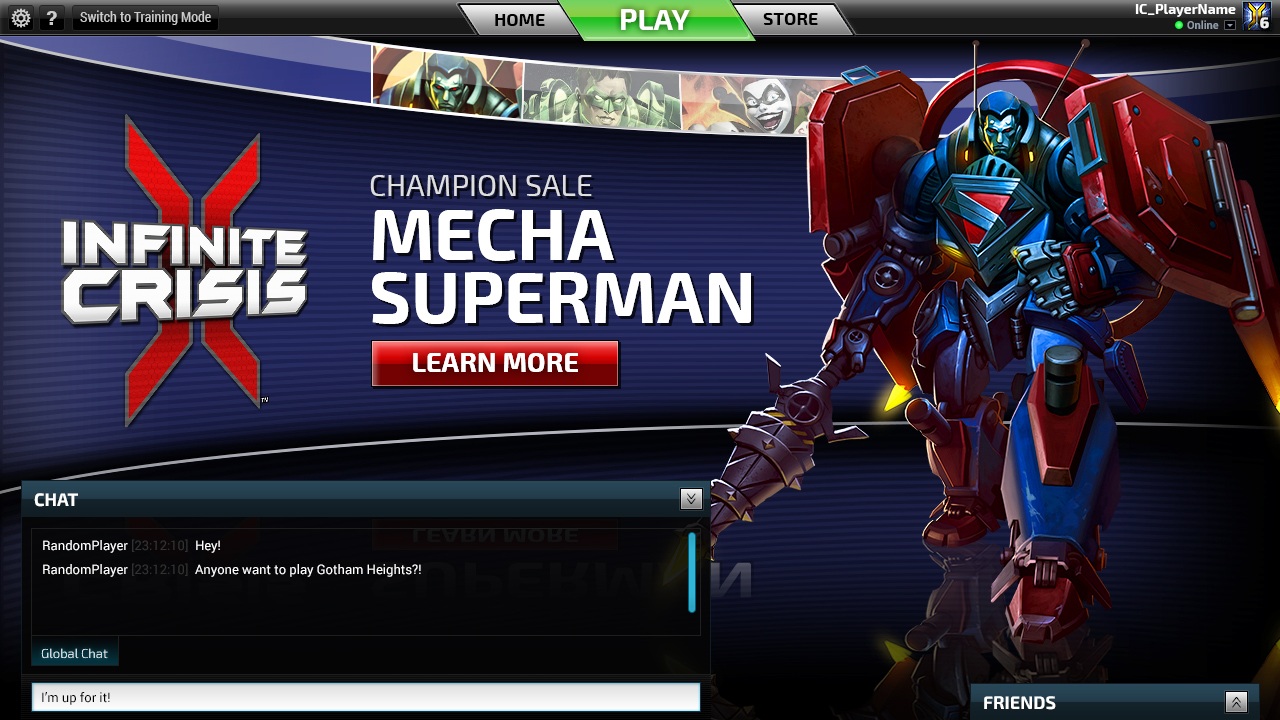Go to the HOME tab

coord(519,20)
